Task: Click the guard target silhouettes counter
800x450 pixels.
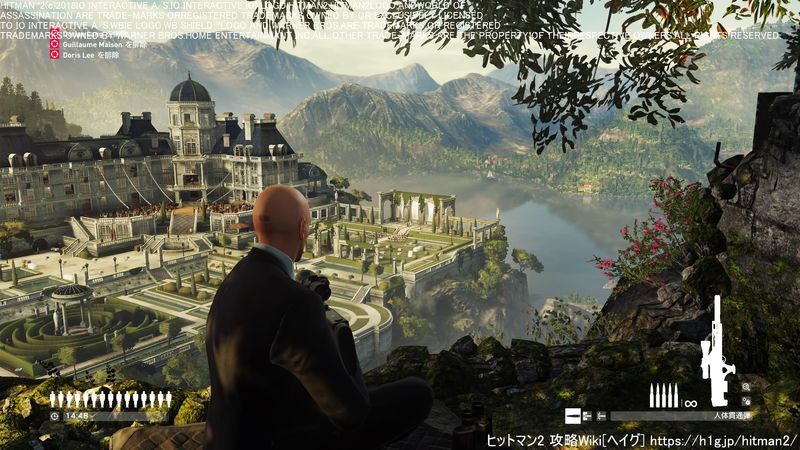Action: pos(110,400)
